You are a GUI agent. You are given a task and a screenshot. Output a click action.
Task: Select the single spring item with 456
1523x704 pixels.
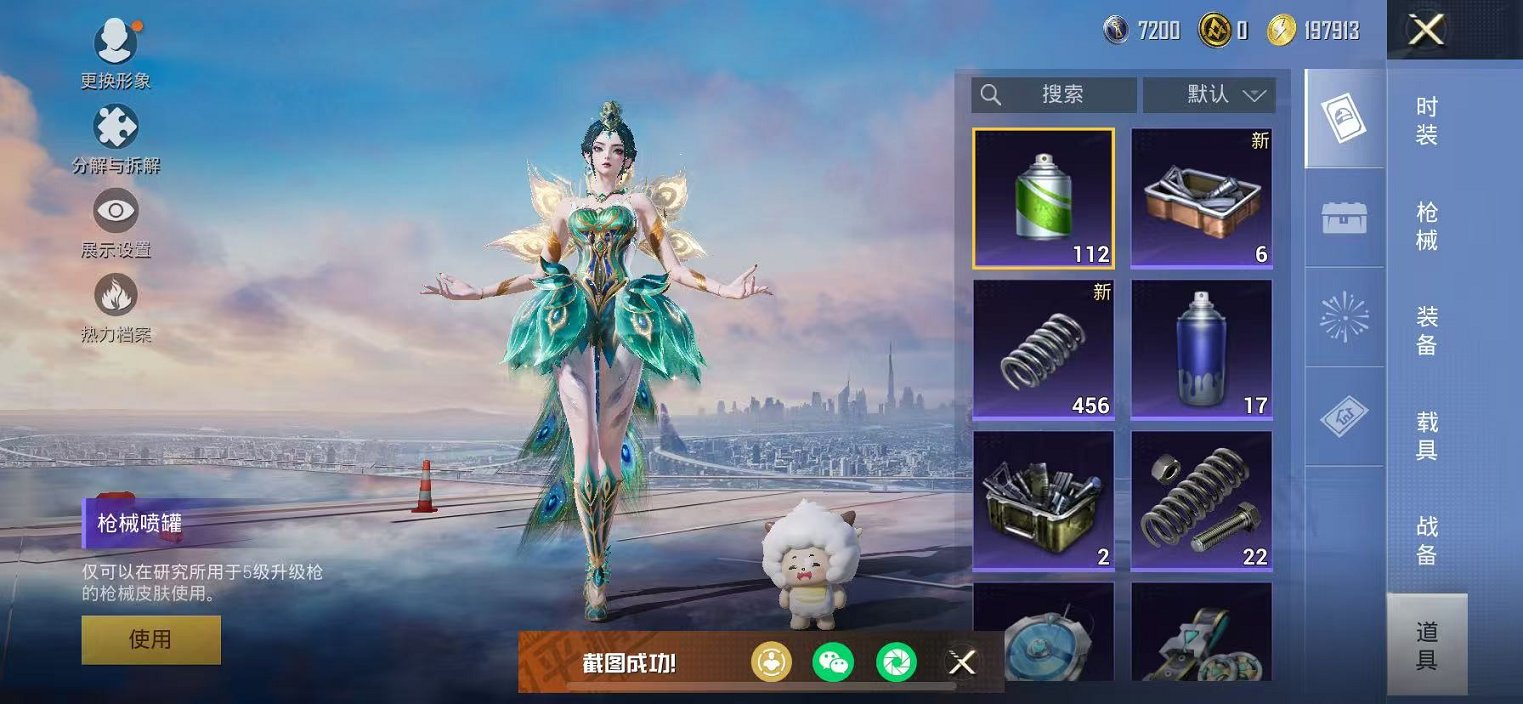click(1043, 349)
